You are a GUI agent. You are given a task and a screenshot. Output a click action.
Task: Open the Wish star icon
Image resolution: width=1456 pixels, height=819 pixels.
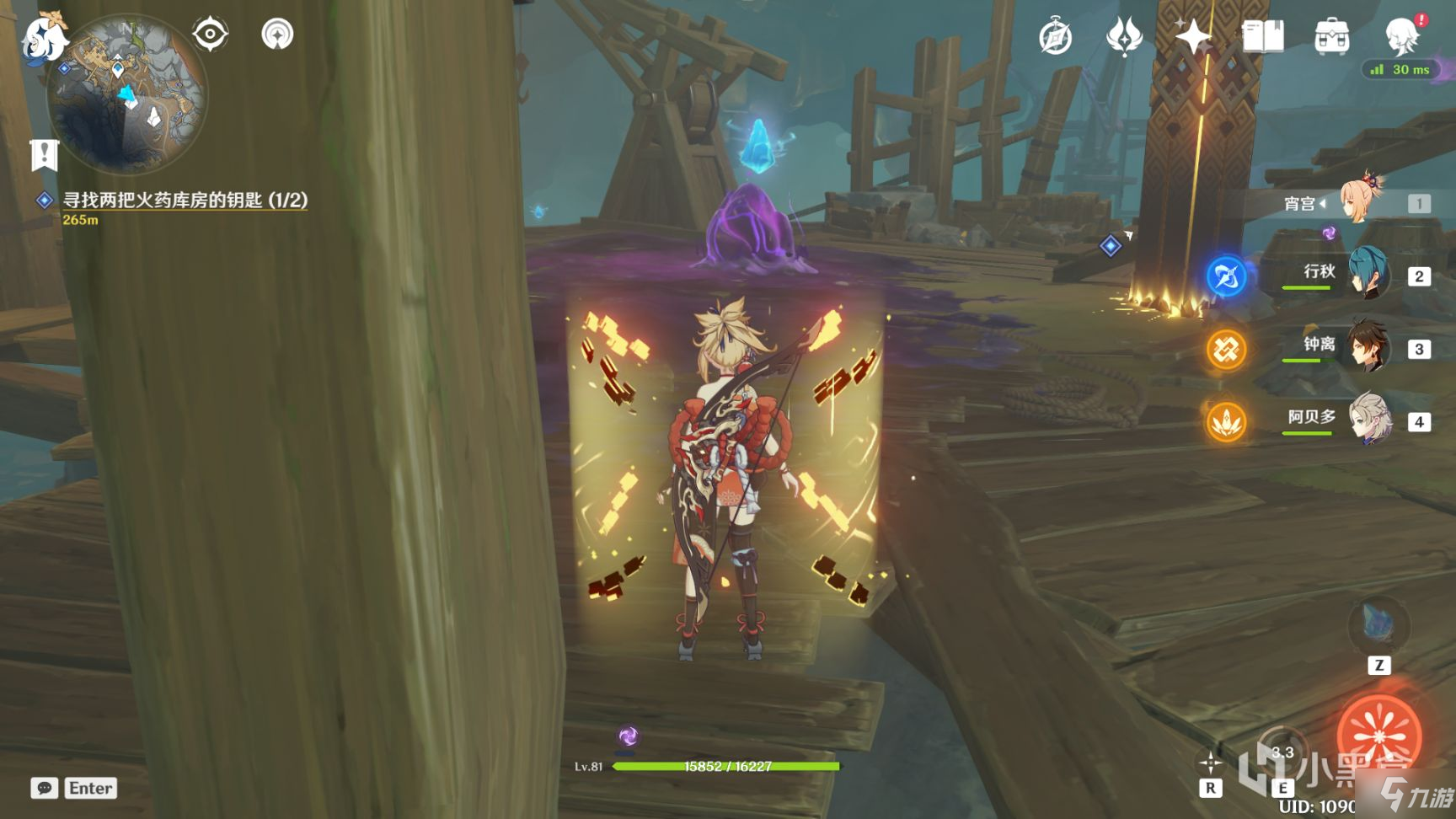pyautogui.click(x=1193, y=37)
